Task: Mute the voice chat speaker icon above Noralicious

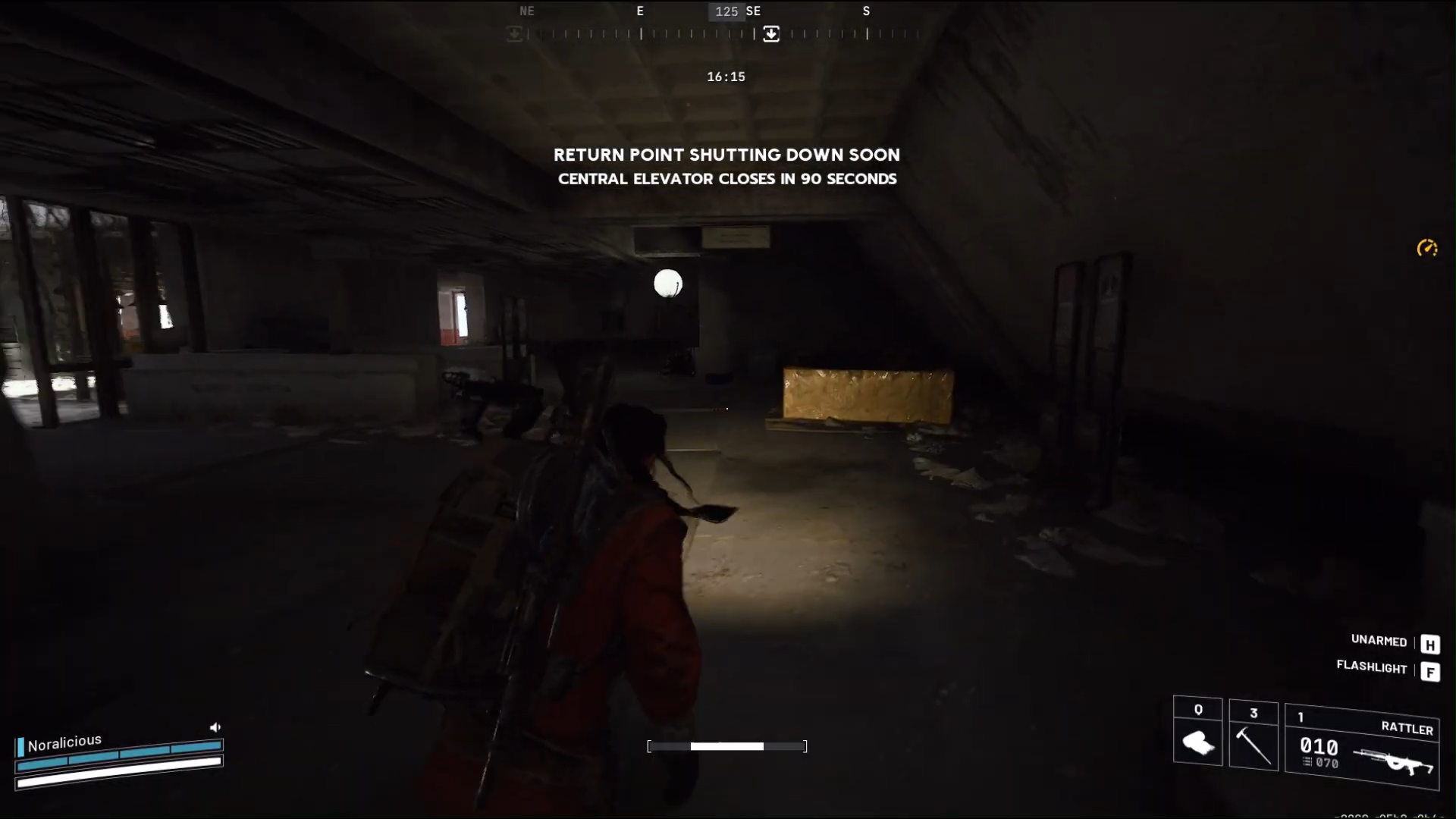Action: coord(215,726)
